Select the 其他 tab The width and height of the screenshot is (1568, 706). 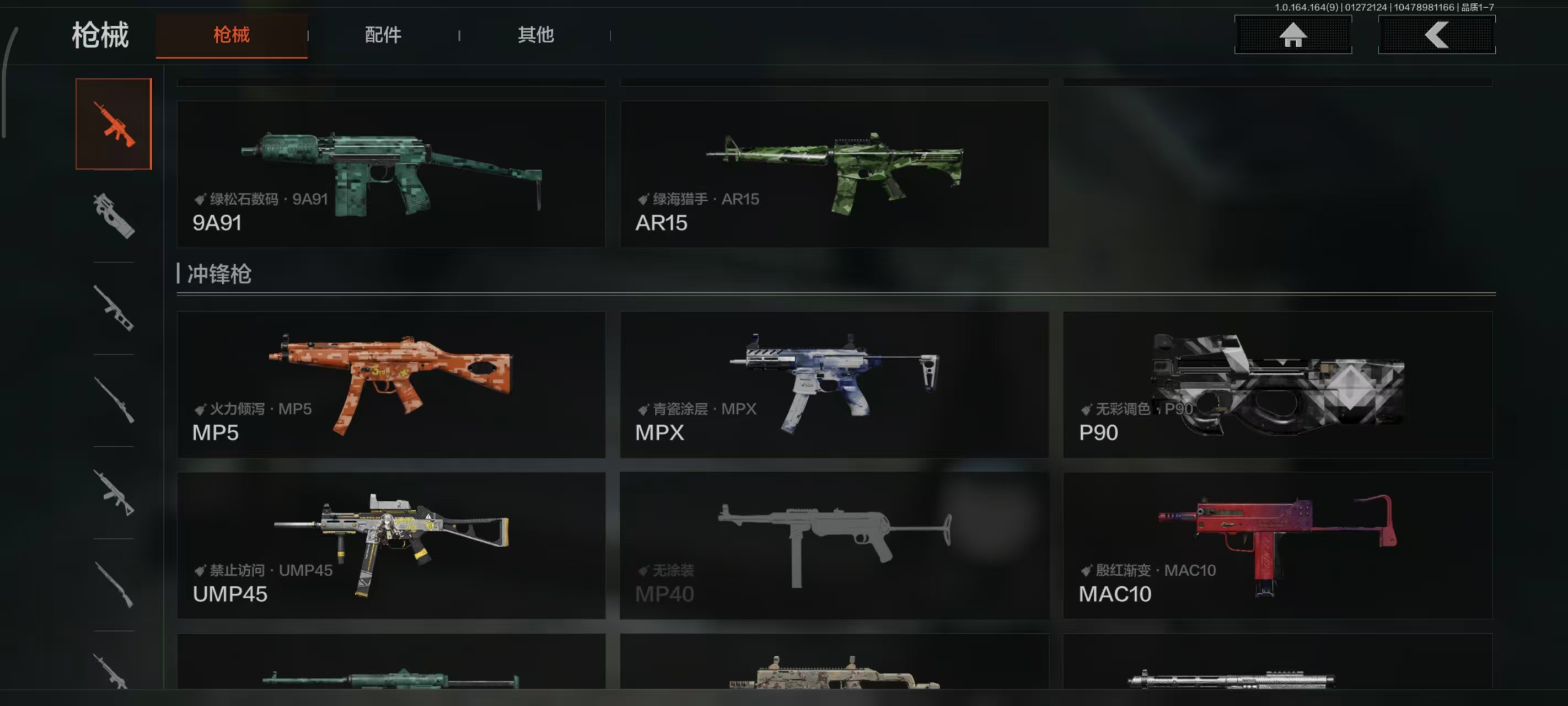click(535, 35)
